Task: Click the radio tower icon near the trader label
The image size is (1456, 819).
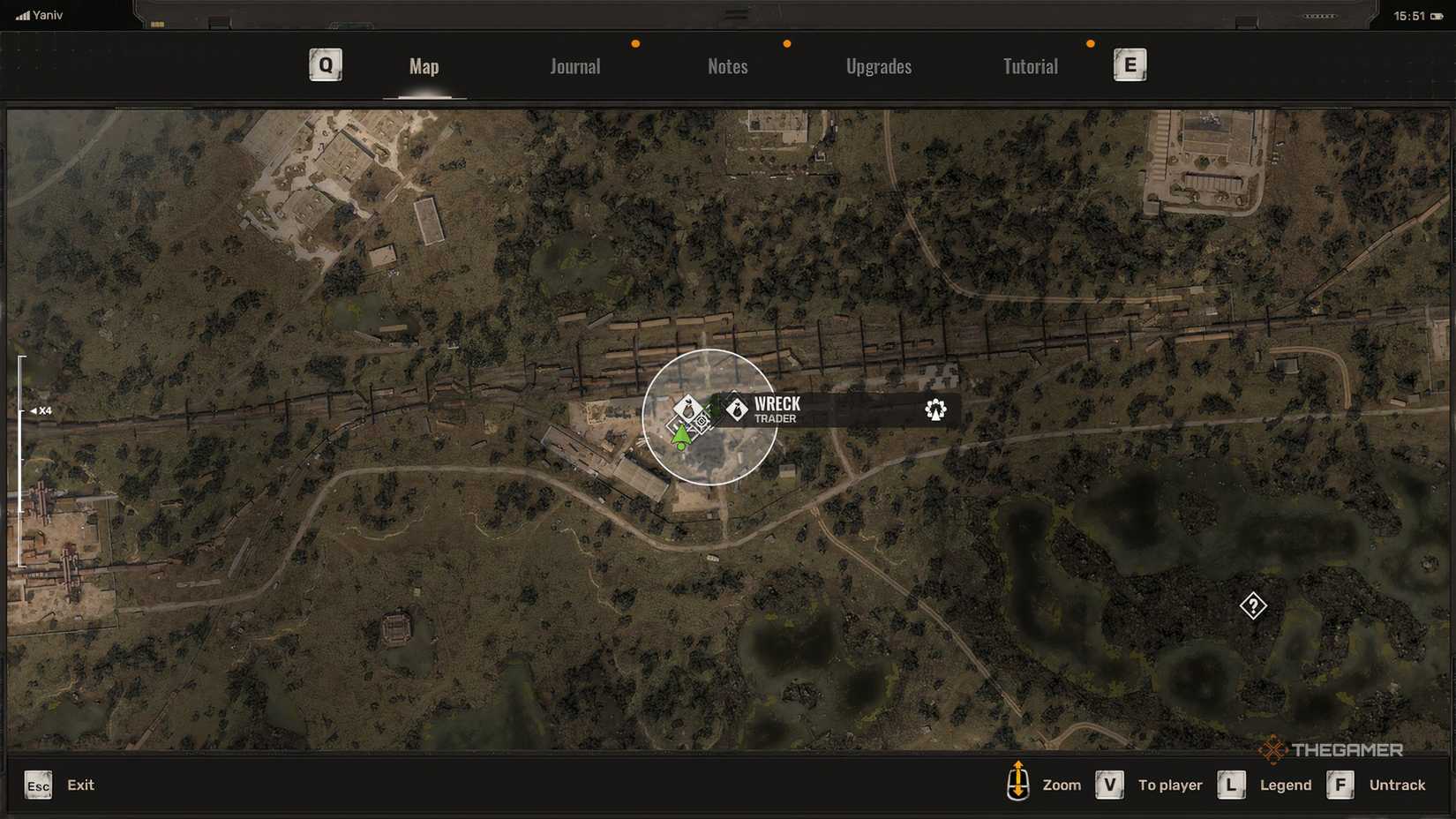Action: (x=935, y=410)
